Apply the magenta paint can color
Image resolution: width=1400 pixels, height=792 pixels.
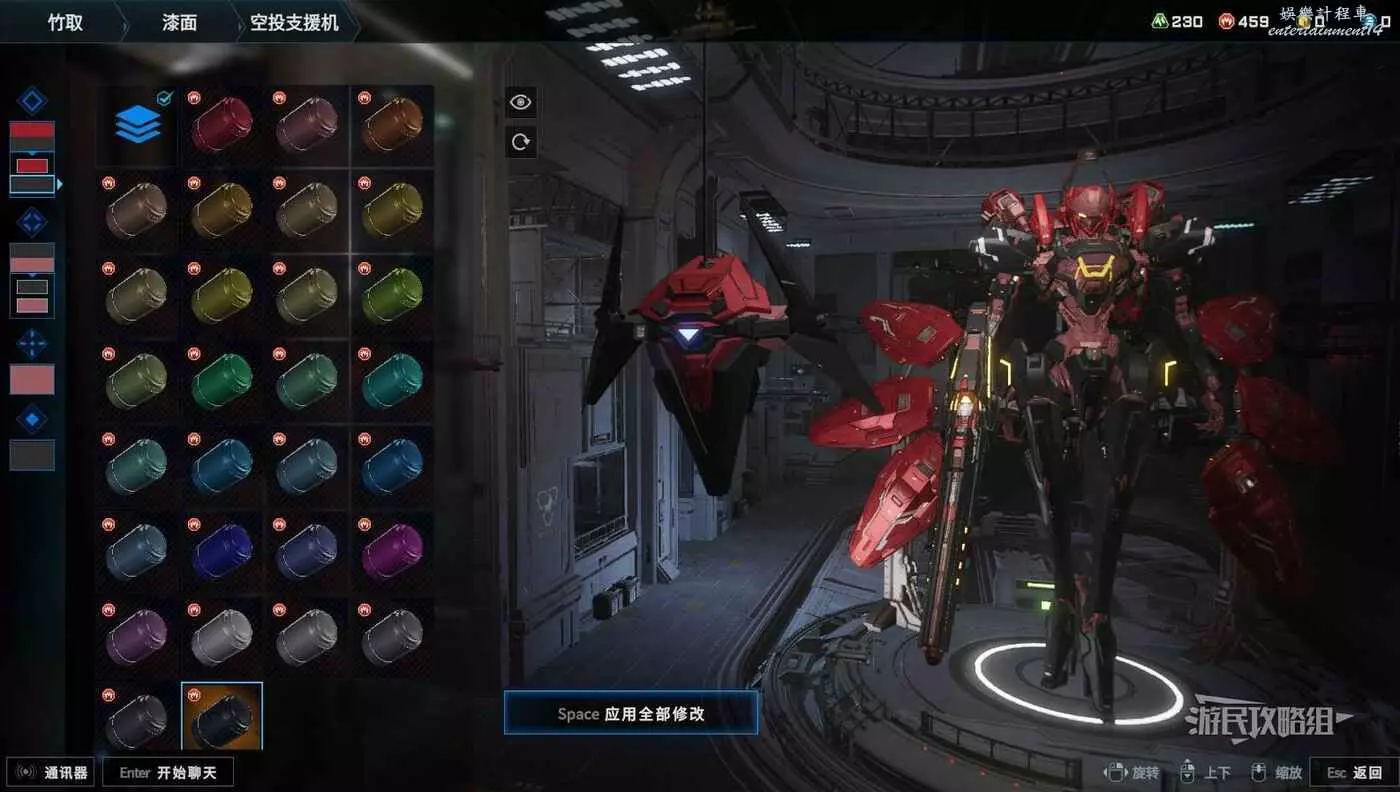click(392, 551)
